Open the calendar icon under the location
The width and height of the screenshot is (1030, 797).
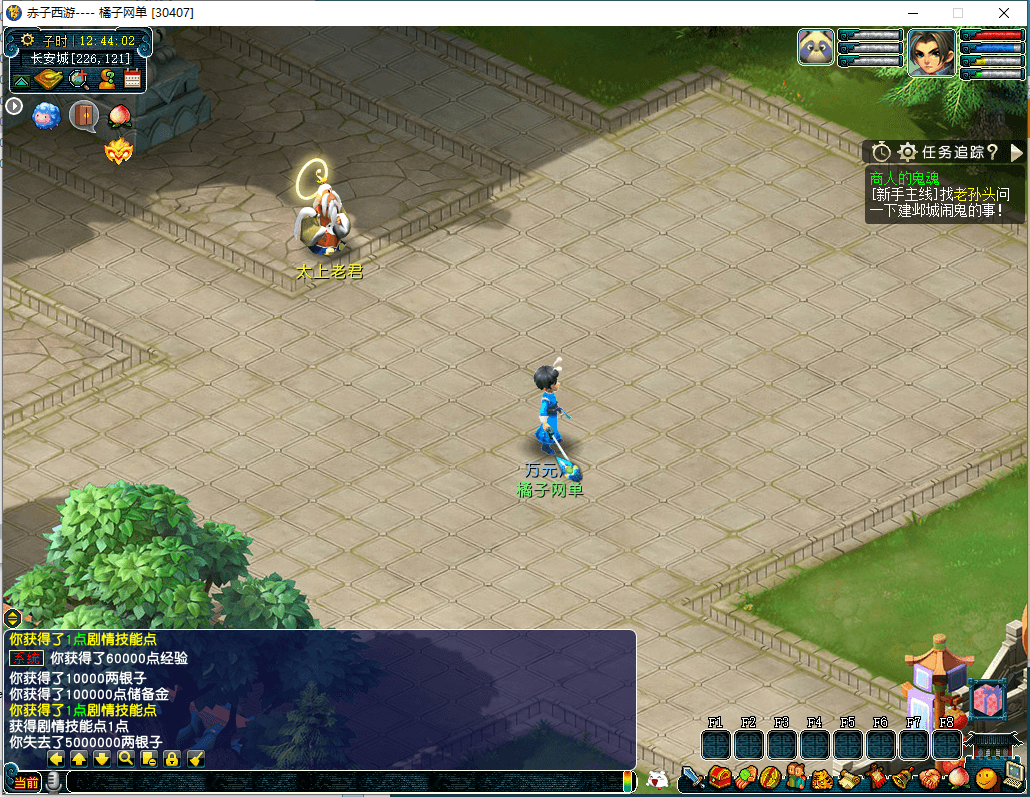(x=133, y=79)
